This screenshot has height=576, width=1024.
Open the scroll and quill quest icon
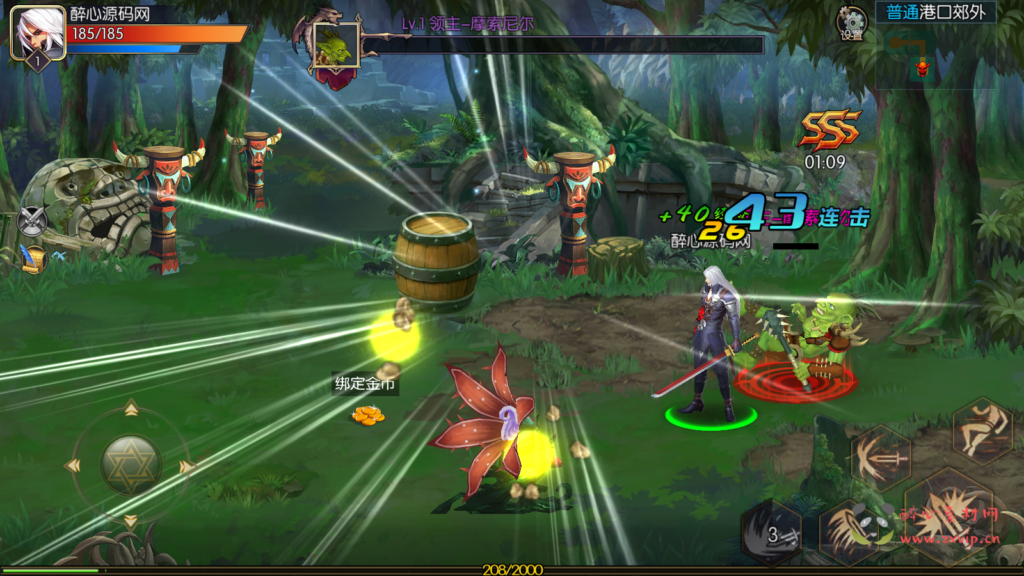(x=34, y=258)
